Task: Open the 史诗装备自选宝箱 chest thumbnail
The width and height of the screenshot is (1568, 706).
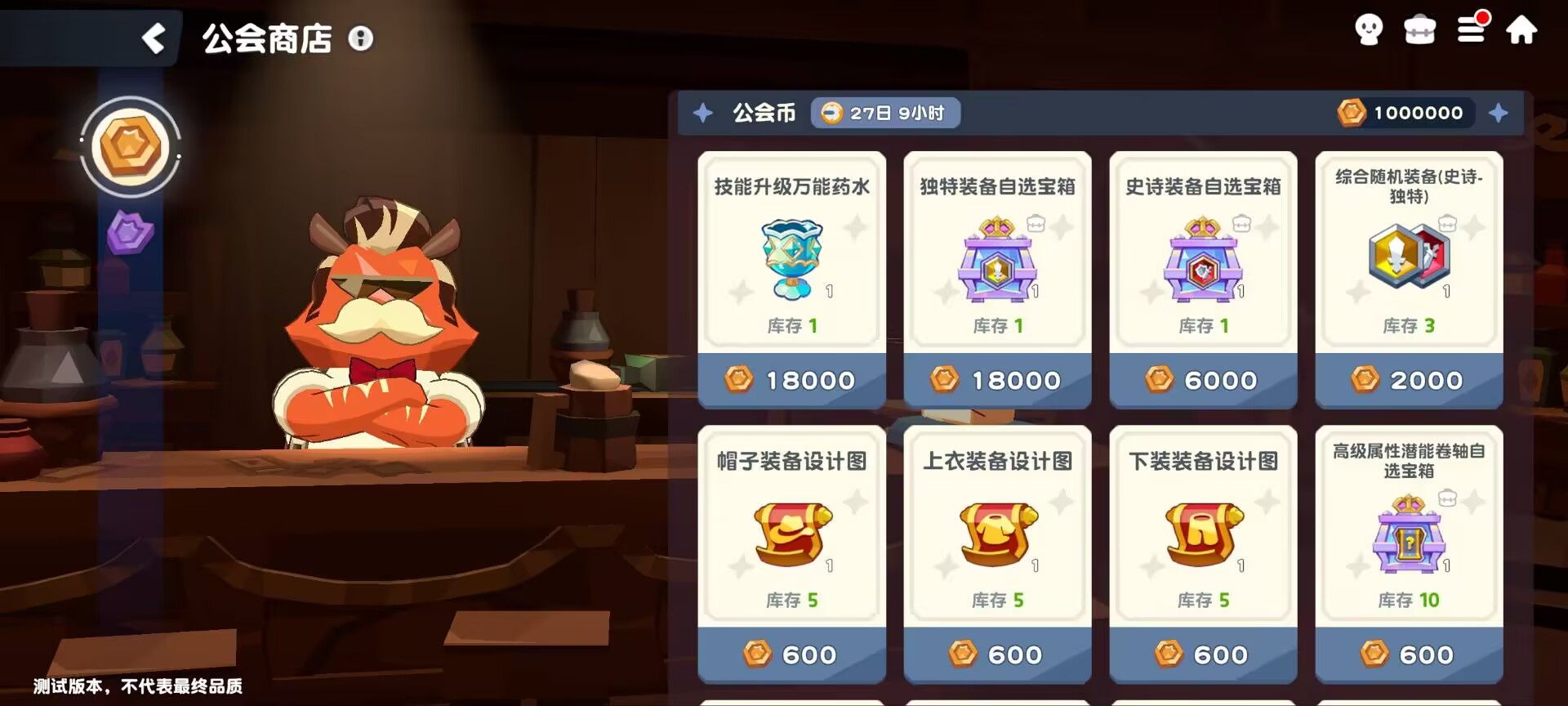Action: 1203,263
